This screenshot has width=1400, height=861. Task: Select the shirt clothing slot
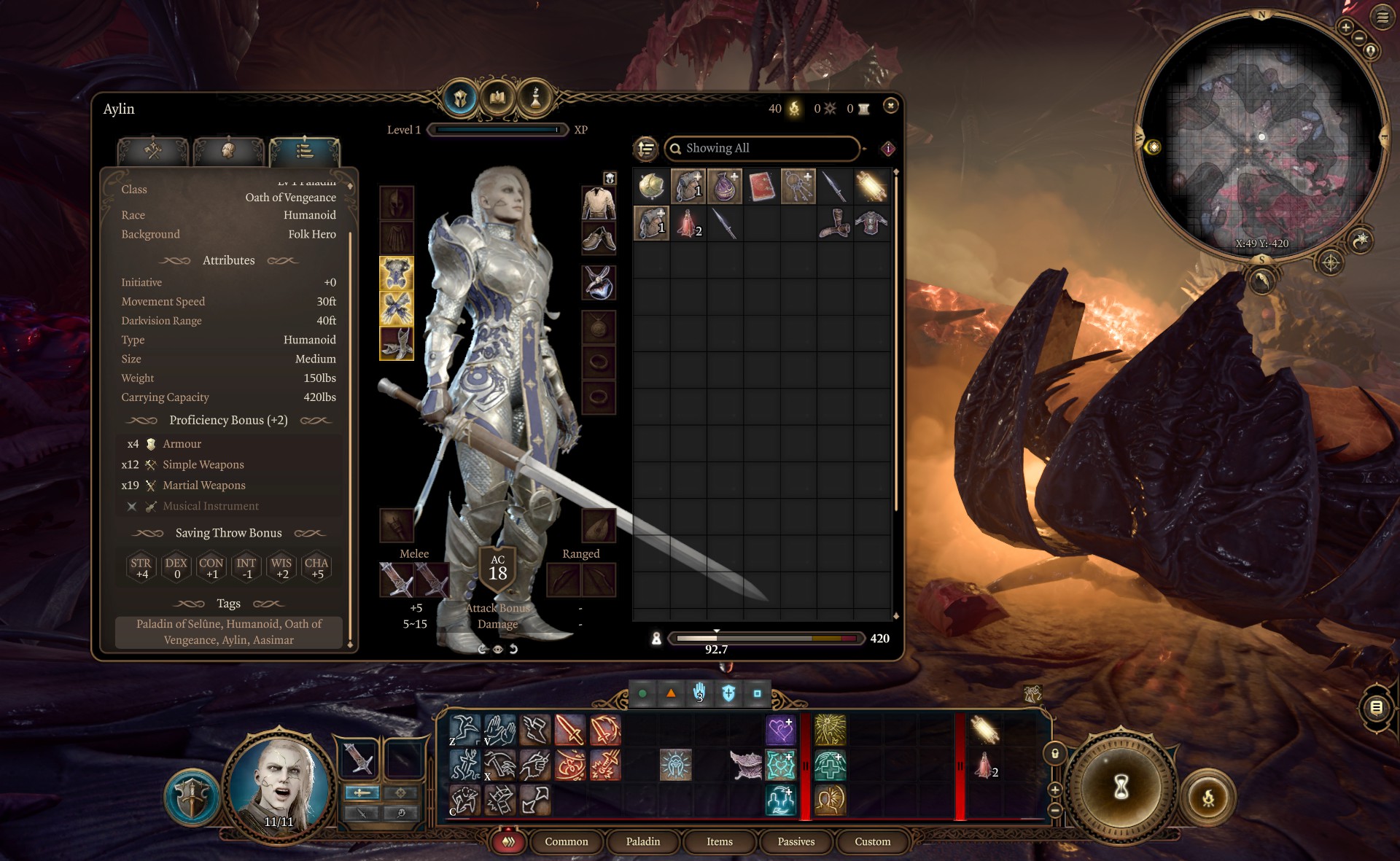599,203
